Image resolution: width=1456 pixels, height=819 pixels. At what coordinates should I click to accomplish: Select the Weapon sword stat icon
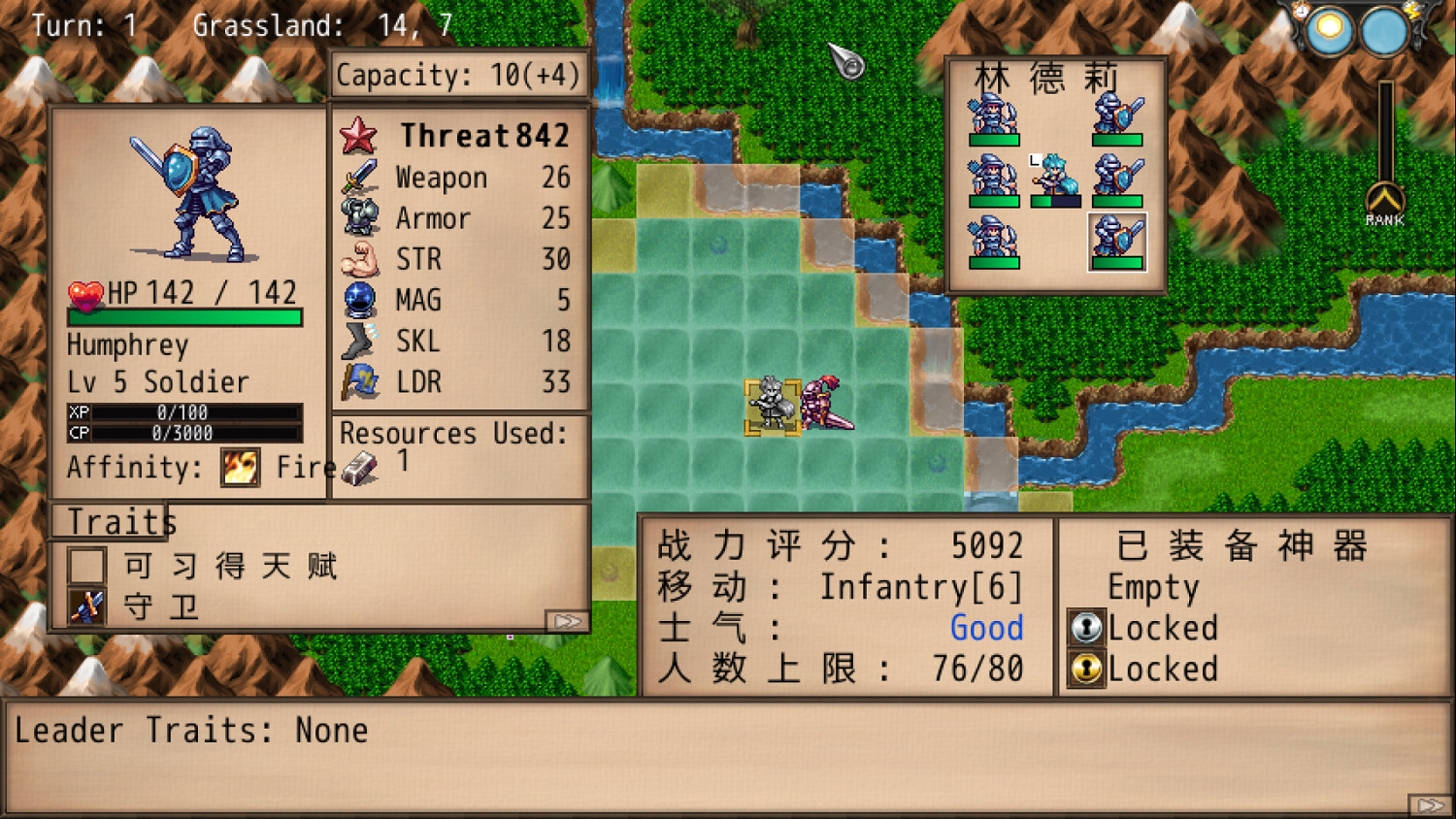[x=357, y=178]
